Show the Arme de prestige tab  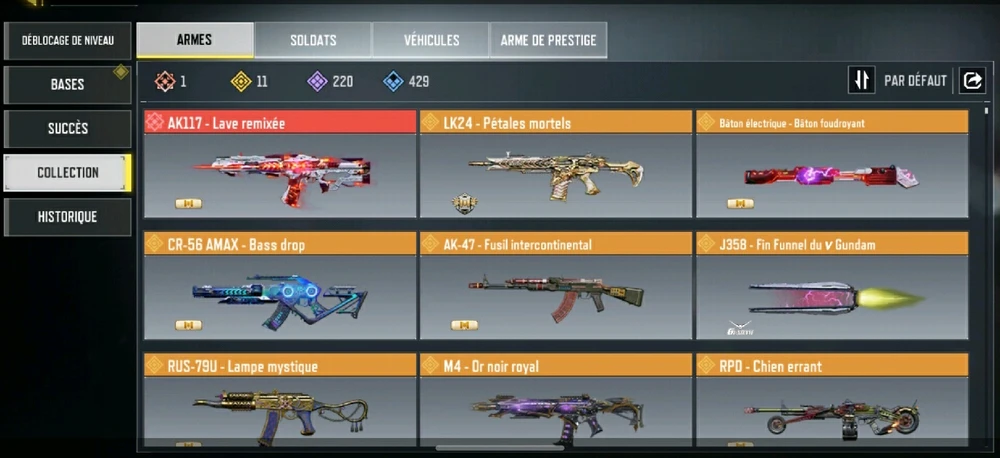click(548, 40)
